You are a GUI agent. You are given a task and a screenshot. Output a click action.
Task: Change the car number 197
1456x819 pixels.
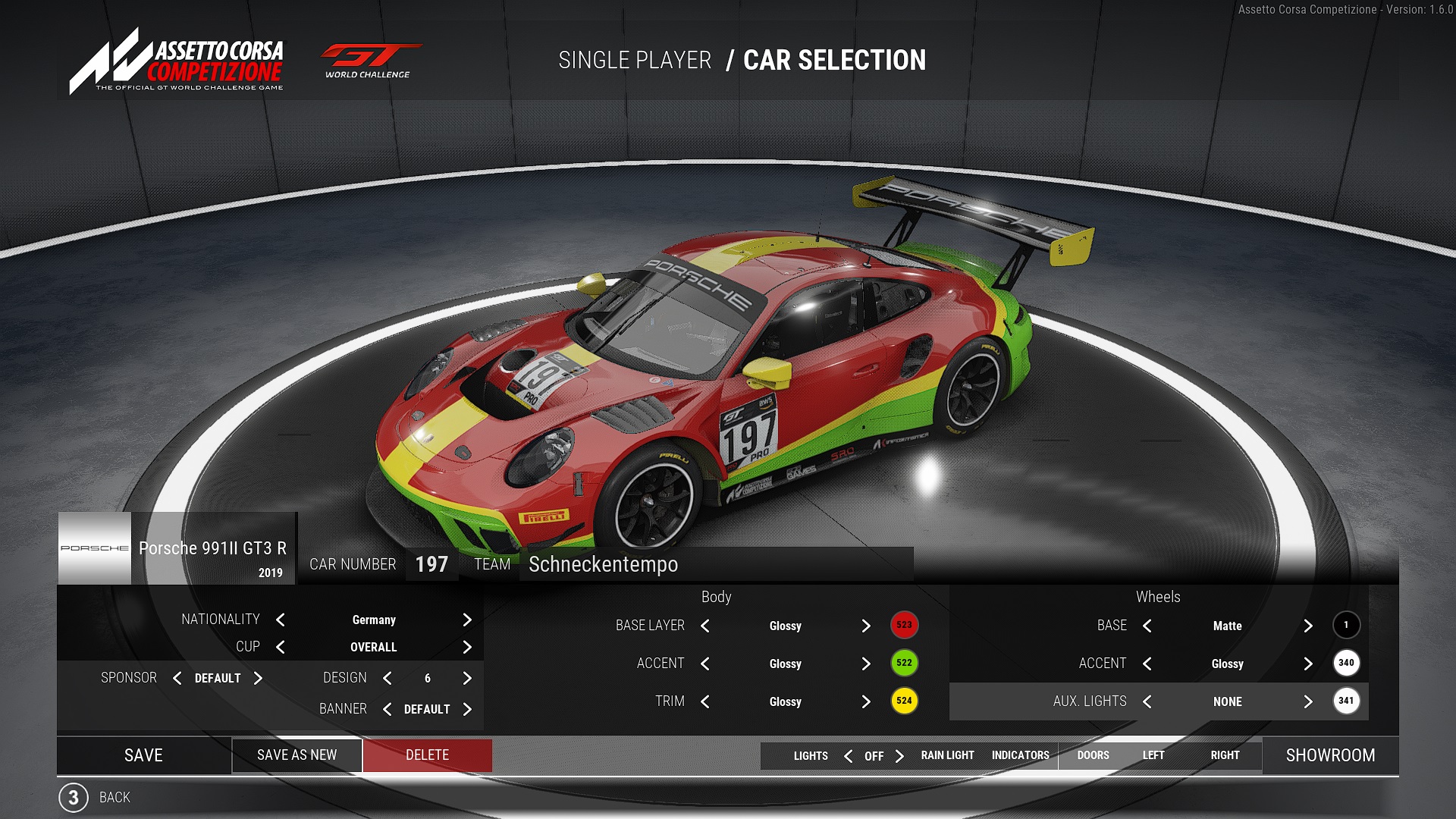(x=431, y=565)
